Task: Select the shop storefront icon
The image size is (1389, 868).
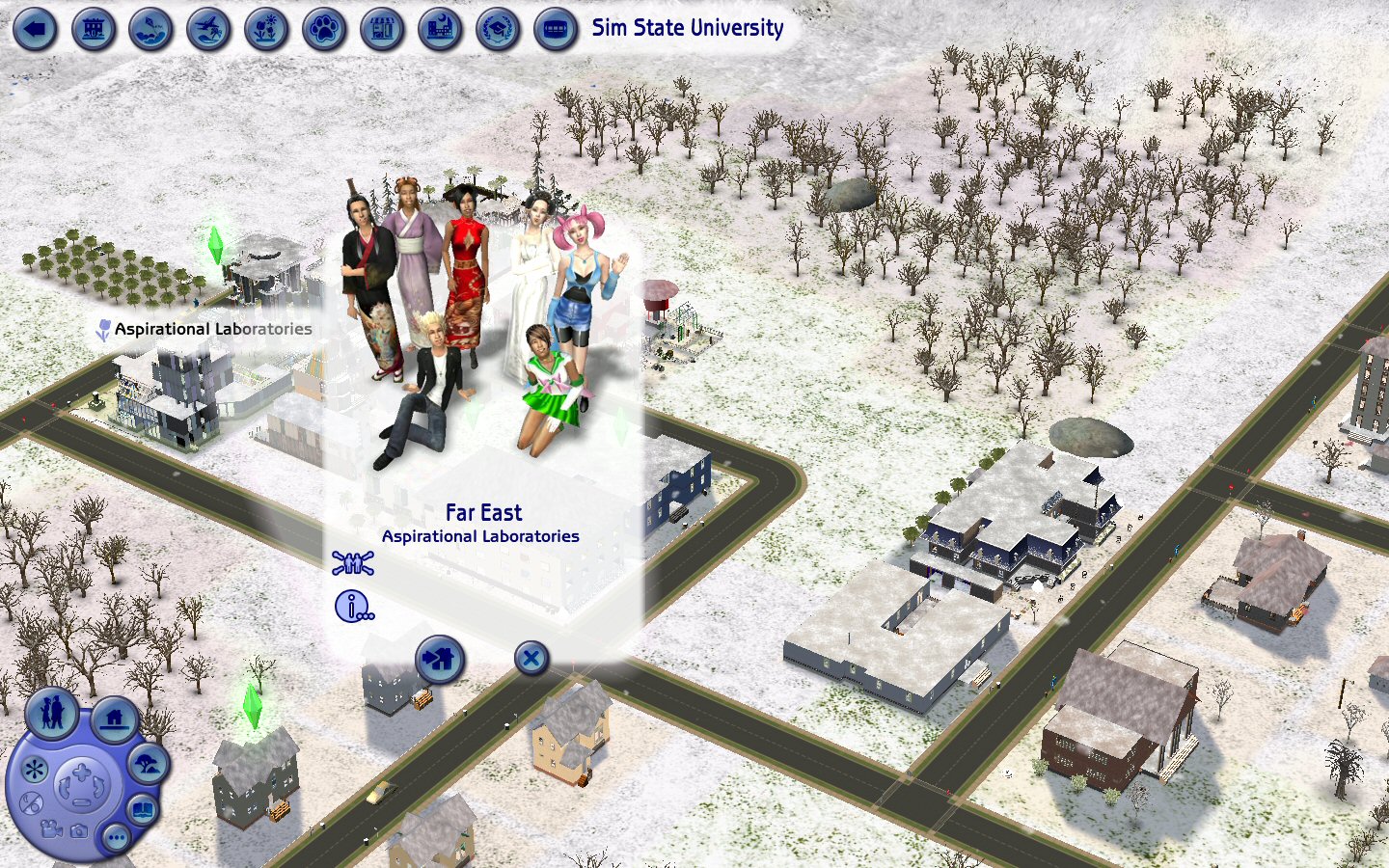Action: 382,29
